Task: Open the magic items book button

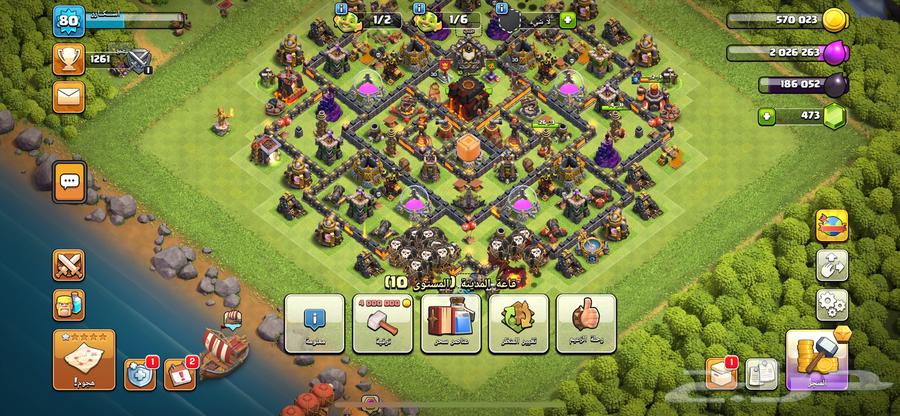Action: pyautogui.click(x=449, y=324)
